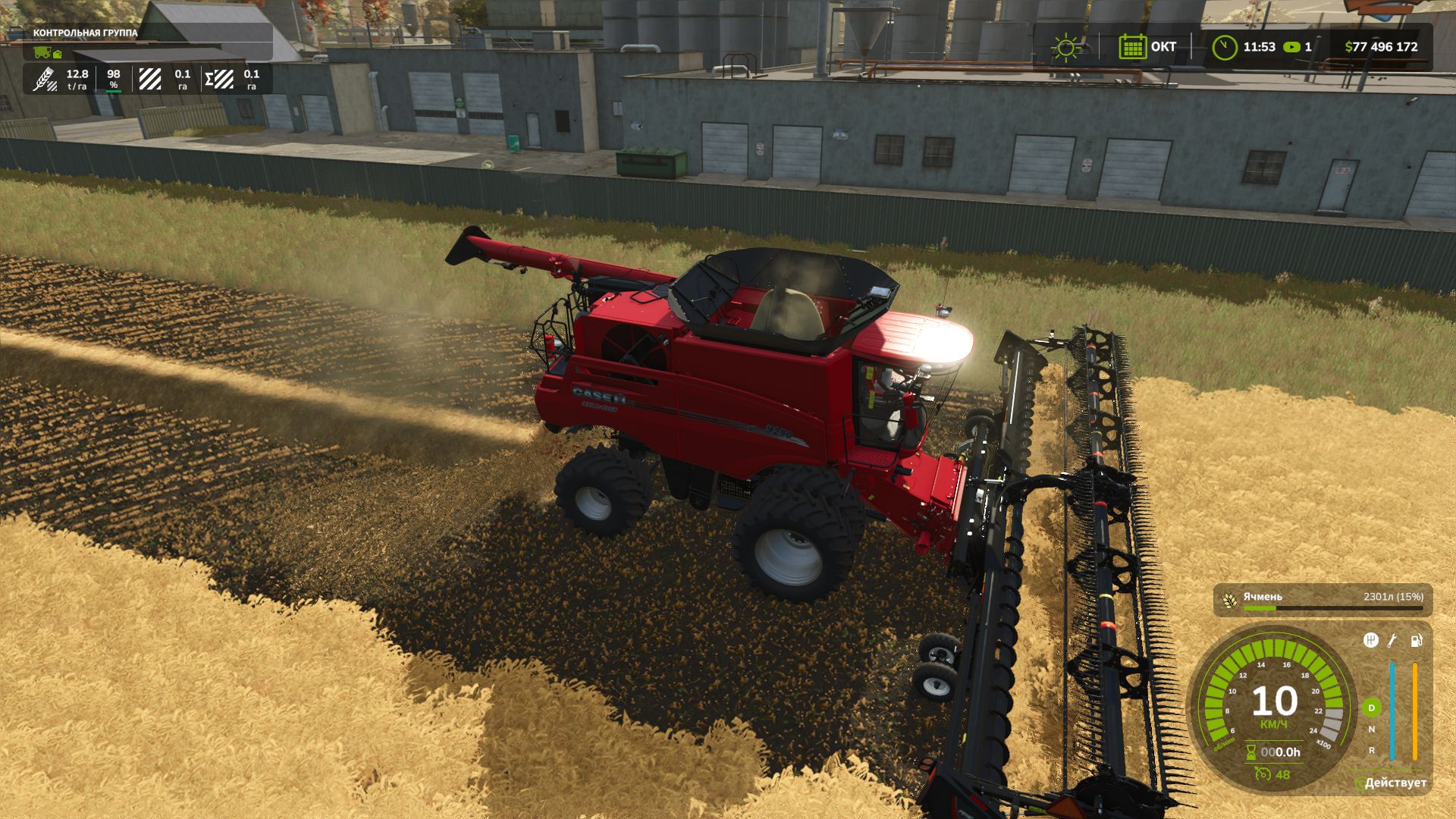Switch to the N neutral gear
Image resolution: width=1456 pixels, height=819 pixels.
(1371, 730)
